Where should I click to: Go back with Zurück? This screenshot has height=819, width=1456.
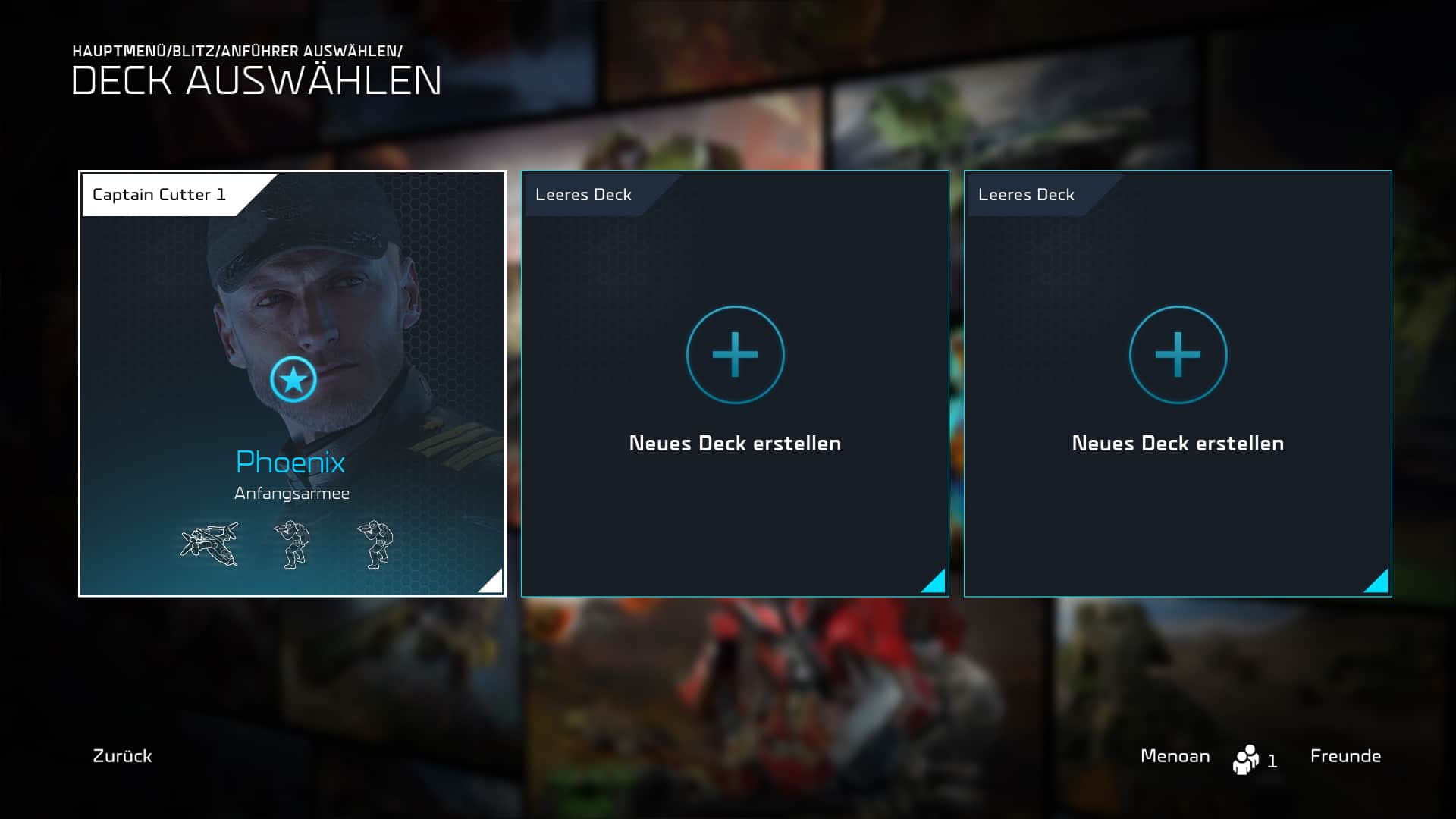(122, 756)
